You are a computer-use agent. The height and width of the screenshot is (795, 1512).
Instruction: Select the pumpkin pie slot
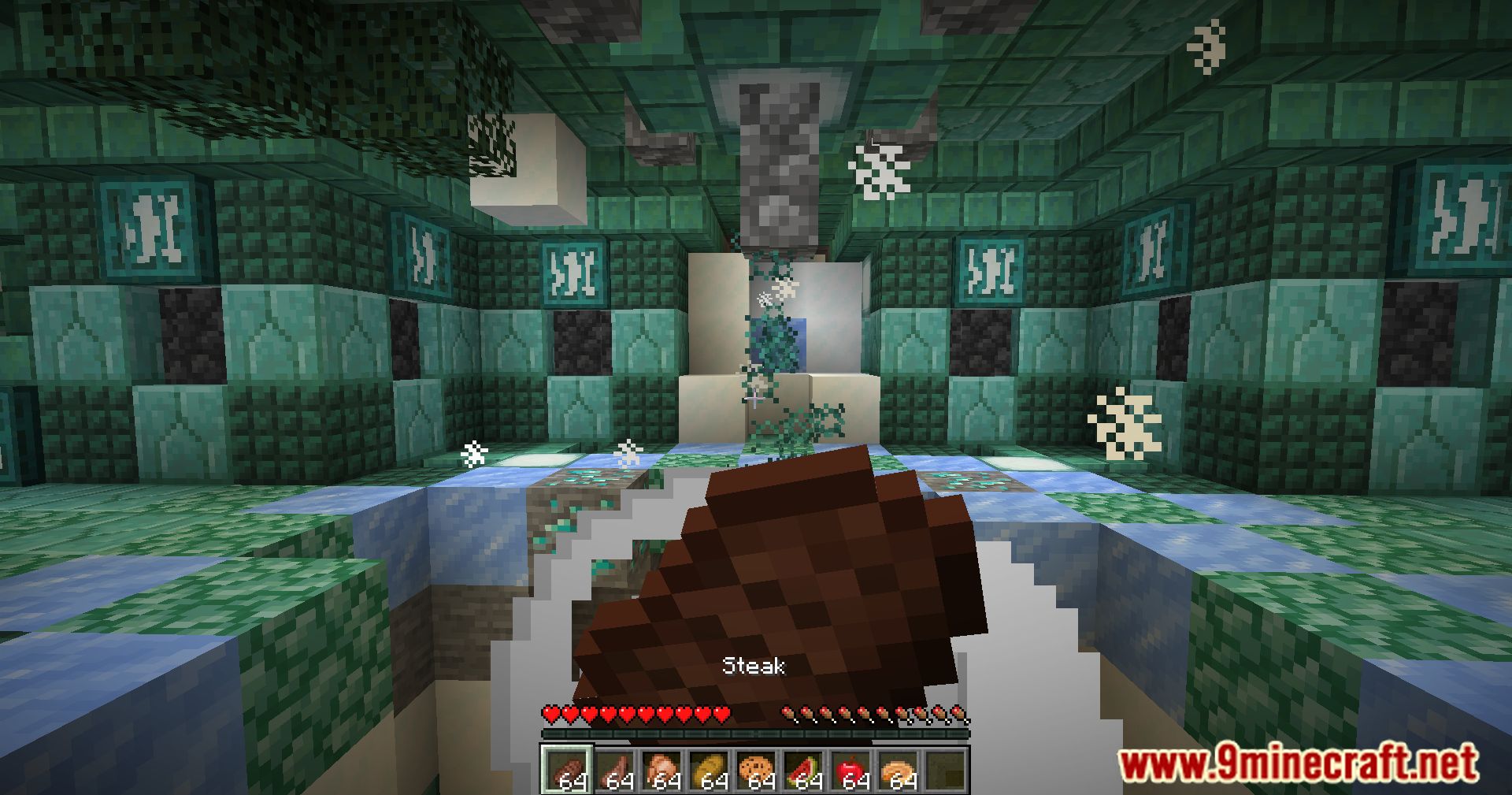coord(897,769)
